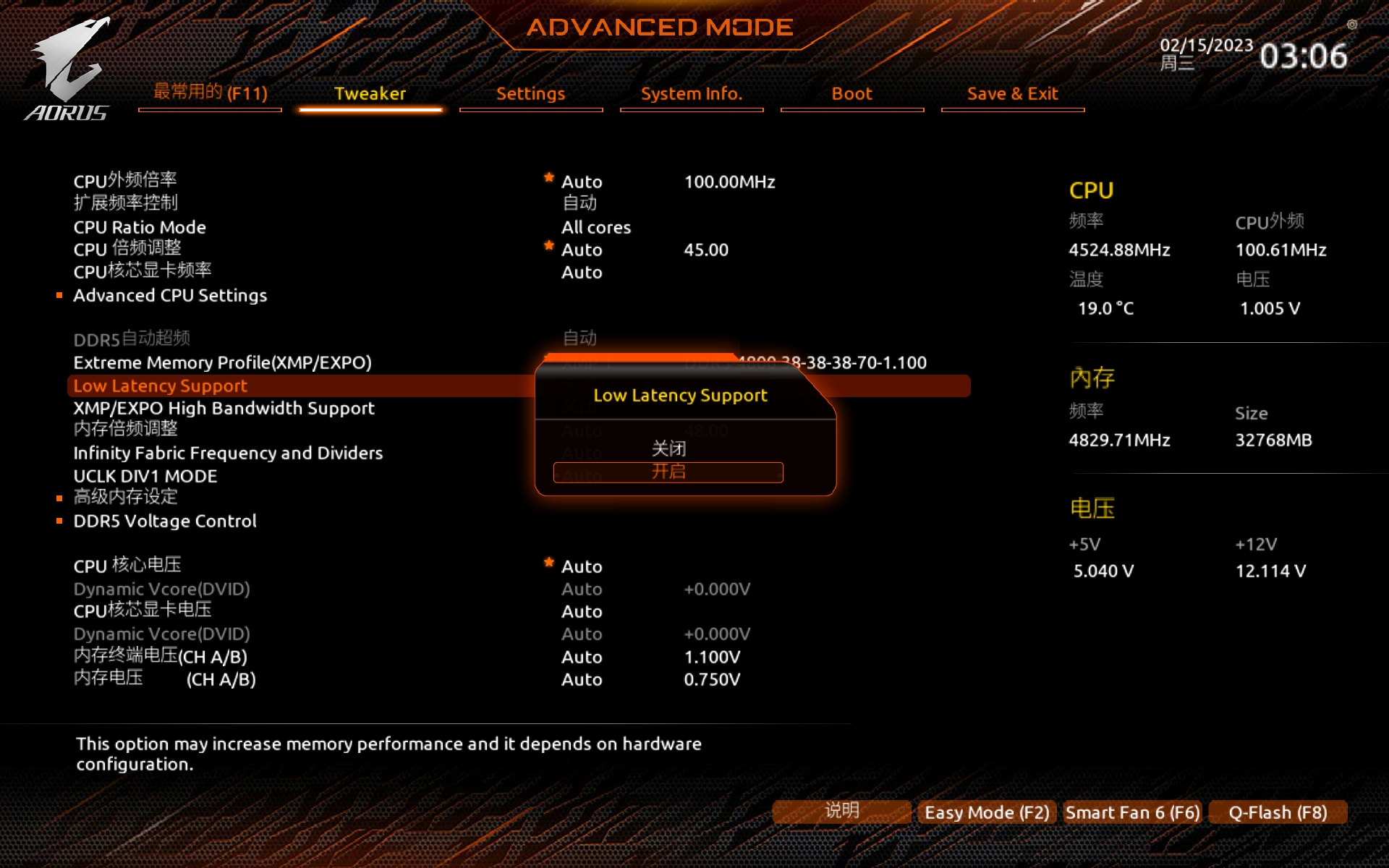Screen dimensions: 1389x868
Task: Go to the Boot tab
Action: click(x=851, y=94)
